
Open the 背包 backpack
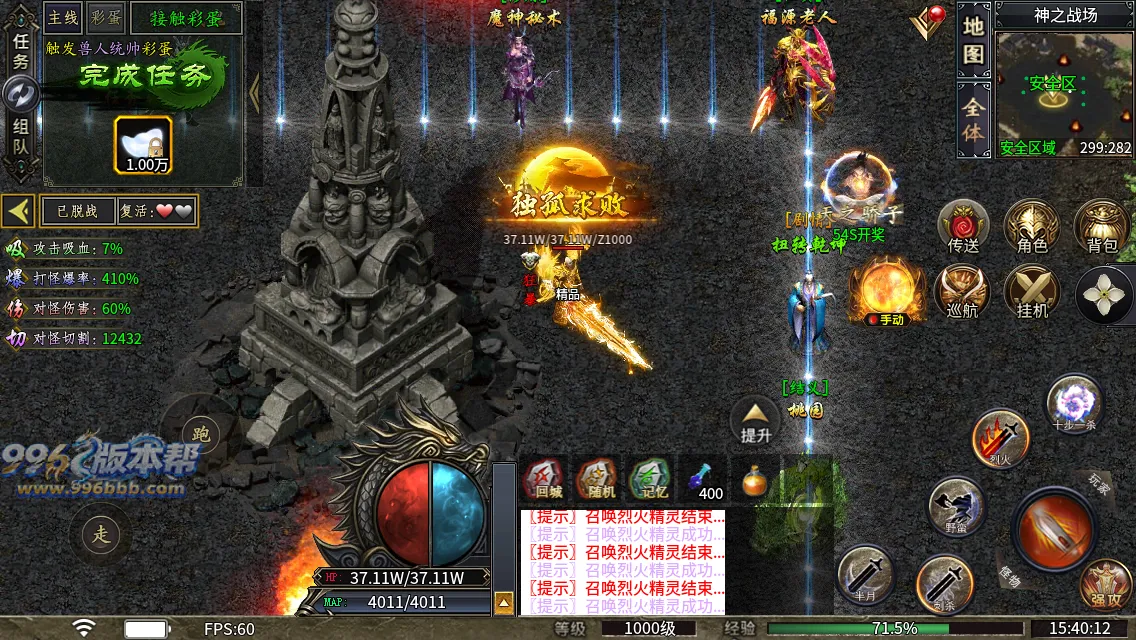click(x=1102, y=227)
